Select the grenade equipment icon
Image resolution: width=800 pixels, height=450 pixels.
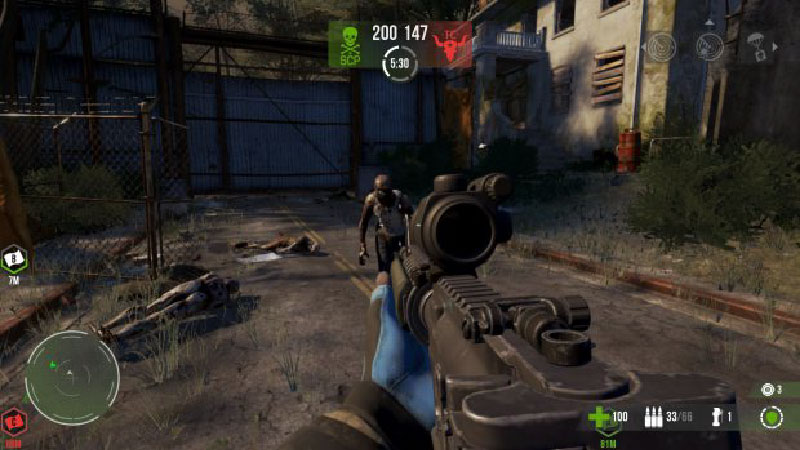point(716,416)
